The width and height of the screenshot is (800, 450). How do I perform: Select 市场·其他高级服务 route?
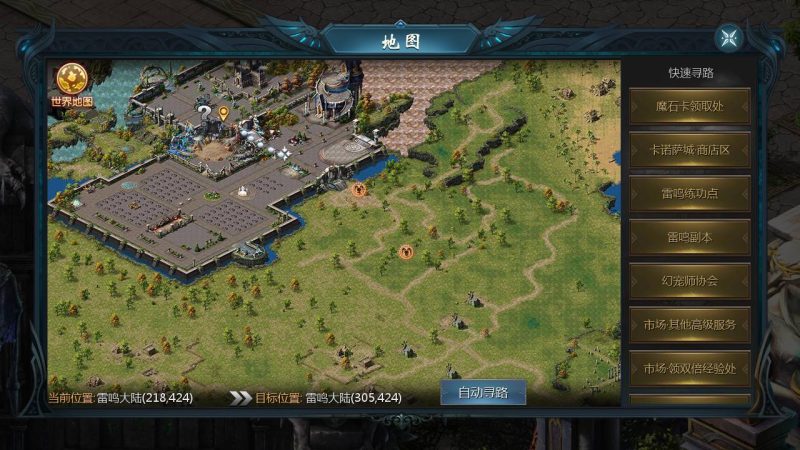click(x=689, y=324)
